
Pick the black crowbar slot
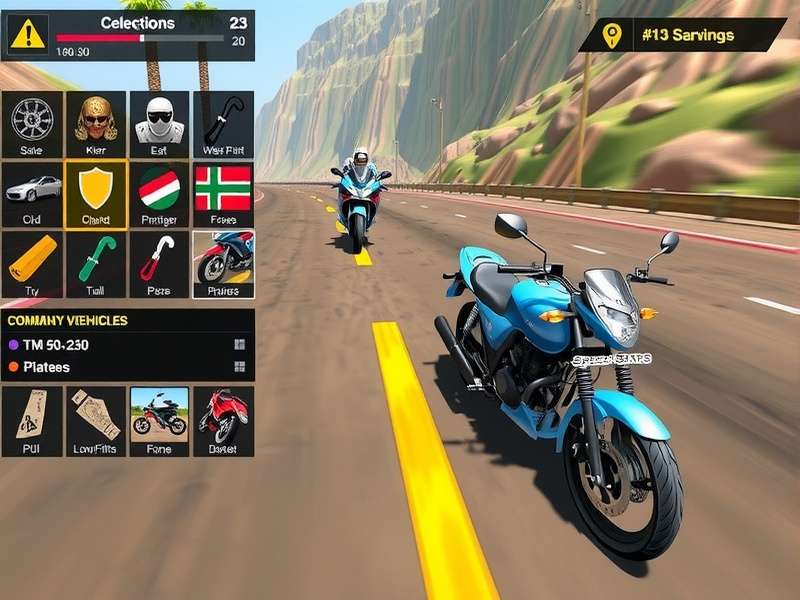tap(223, 123)
